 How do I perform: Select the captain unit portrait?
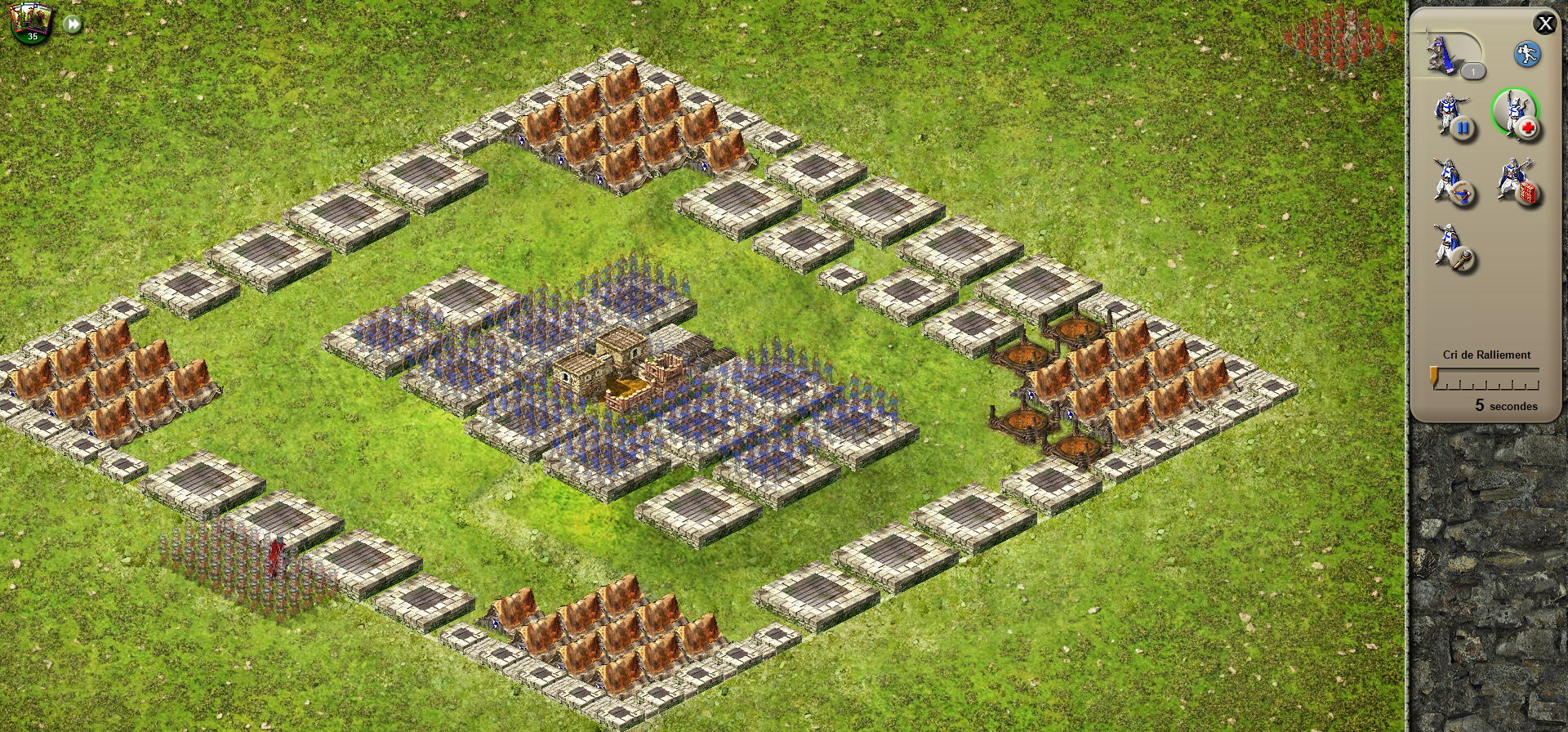tap(1444, 52)
